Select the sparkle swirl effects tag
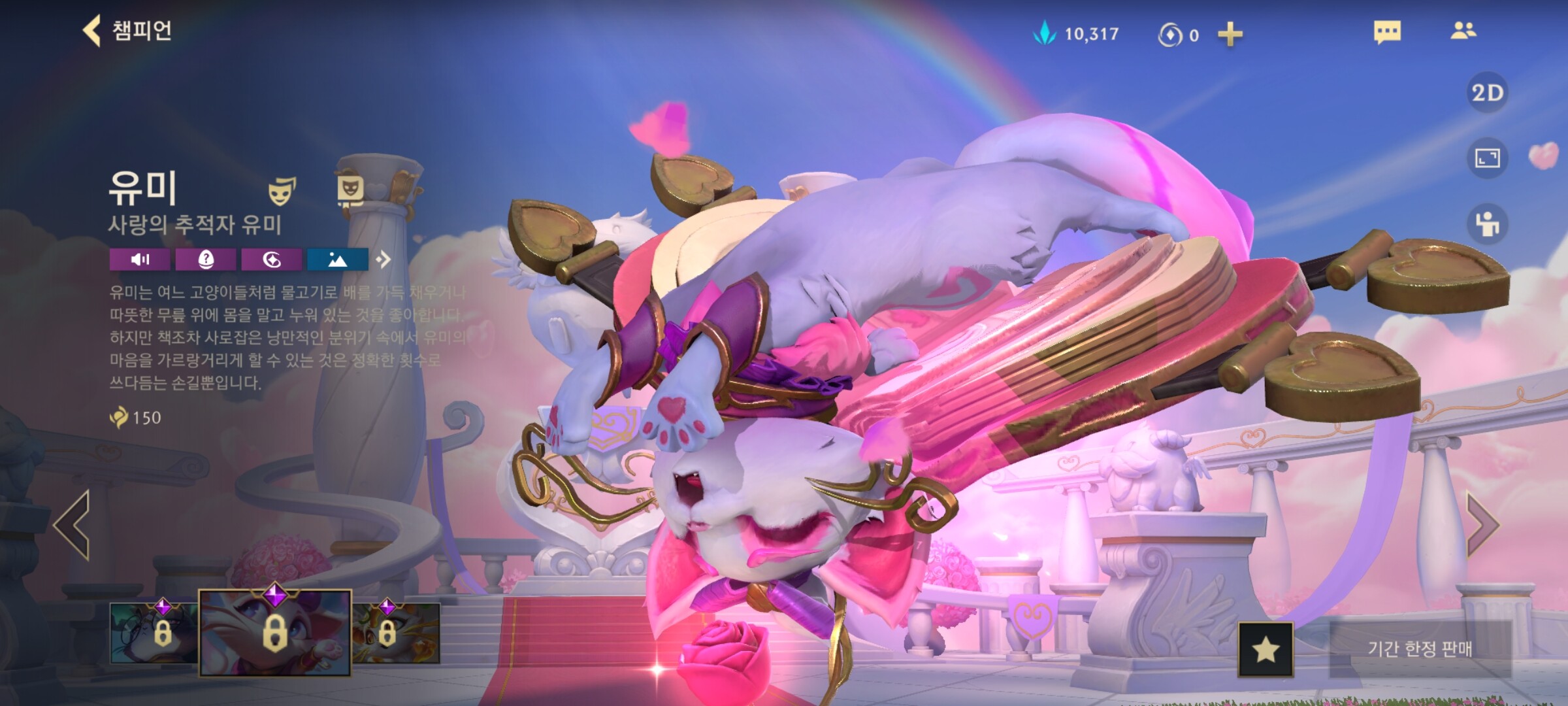 tap(272, 260)
